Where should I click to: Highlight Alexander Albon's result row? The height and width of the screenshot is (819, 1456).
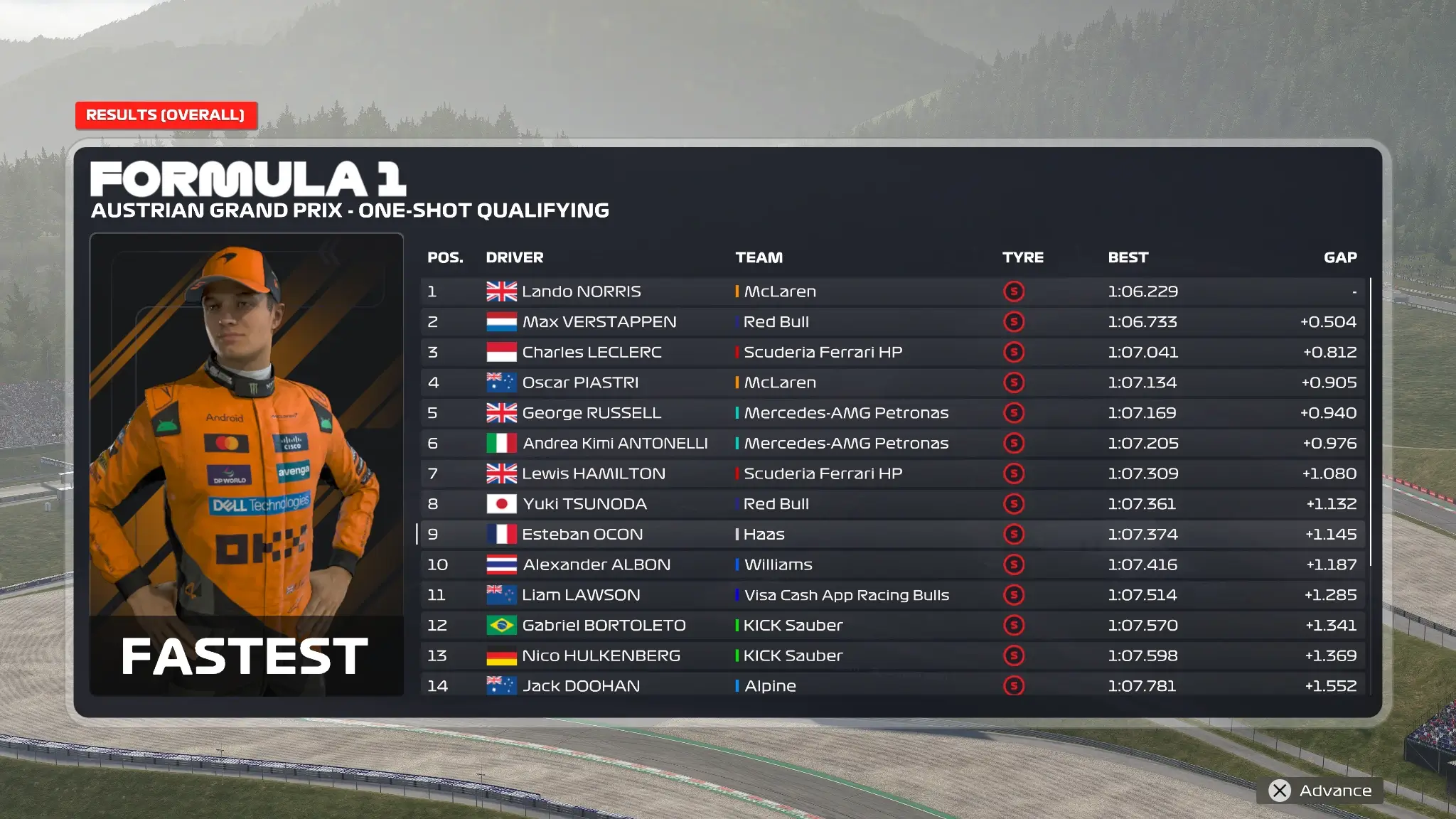pyautogui.click(x=892, y=564)
